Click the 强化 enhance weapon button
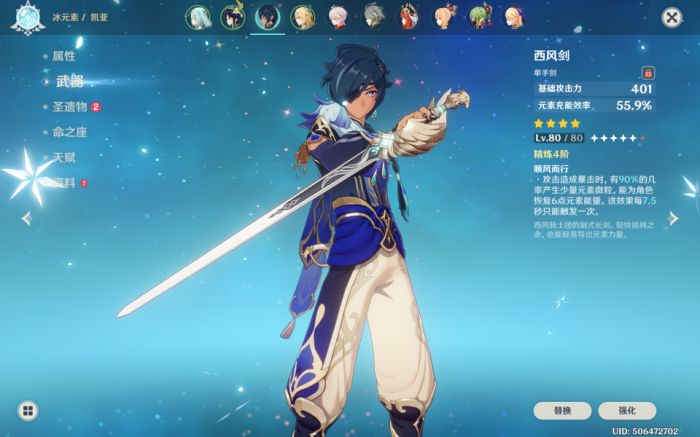Screen dimensions: 700x437 click(x=627, y=411)
